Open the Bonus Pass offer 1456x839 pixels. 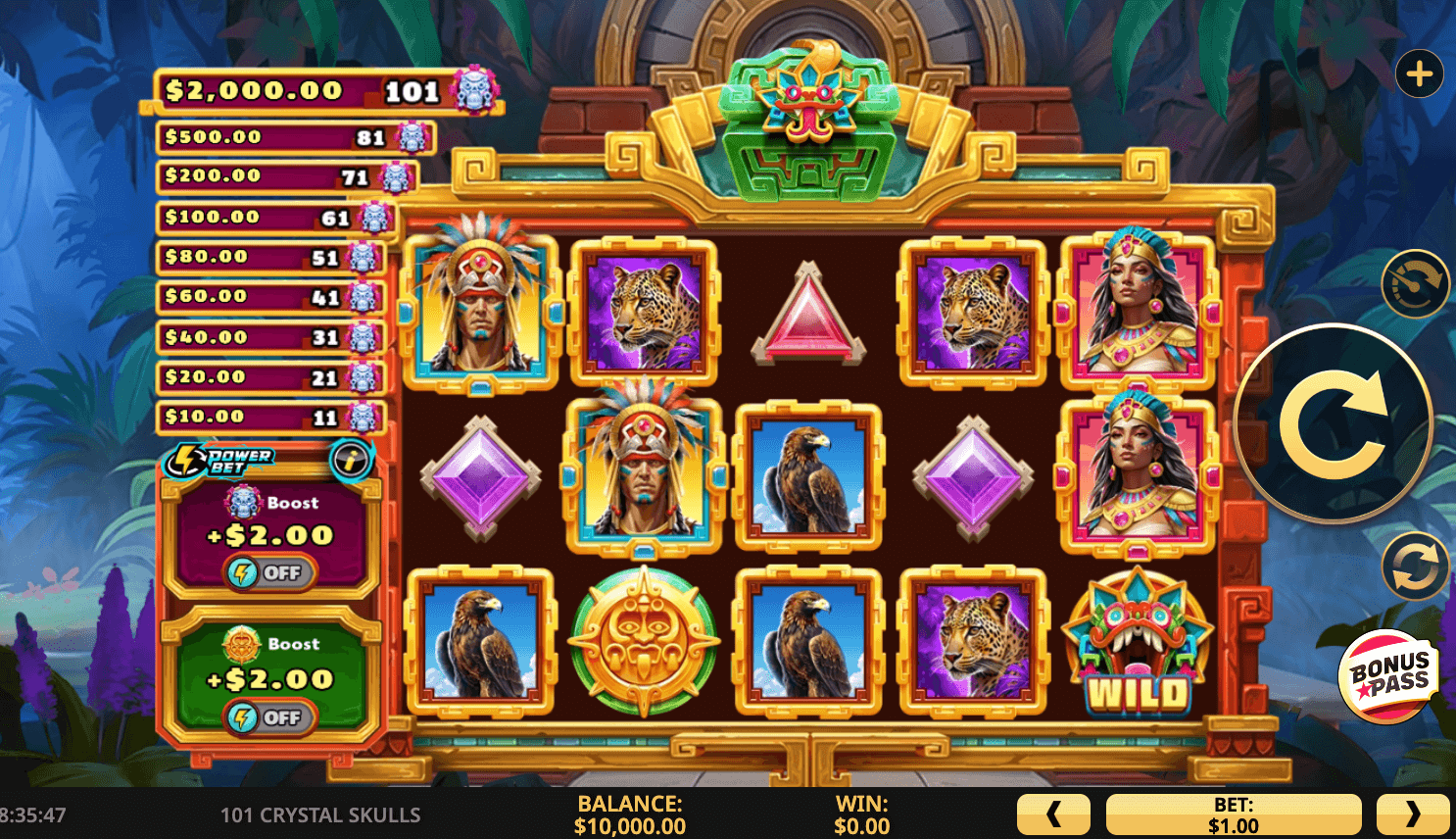click(x=1389, y=676)
